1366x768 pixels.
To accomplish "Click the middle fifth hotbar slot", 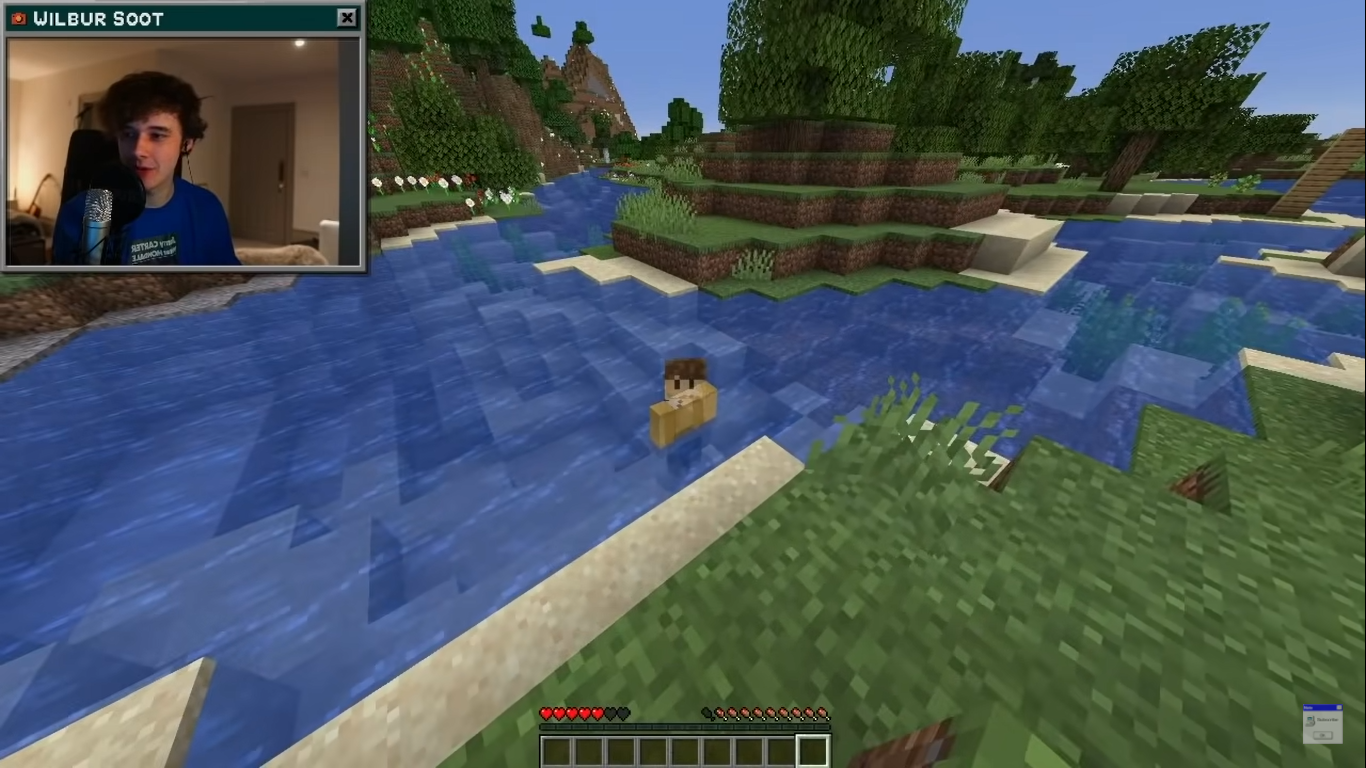I will [x=685, y=750].
